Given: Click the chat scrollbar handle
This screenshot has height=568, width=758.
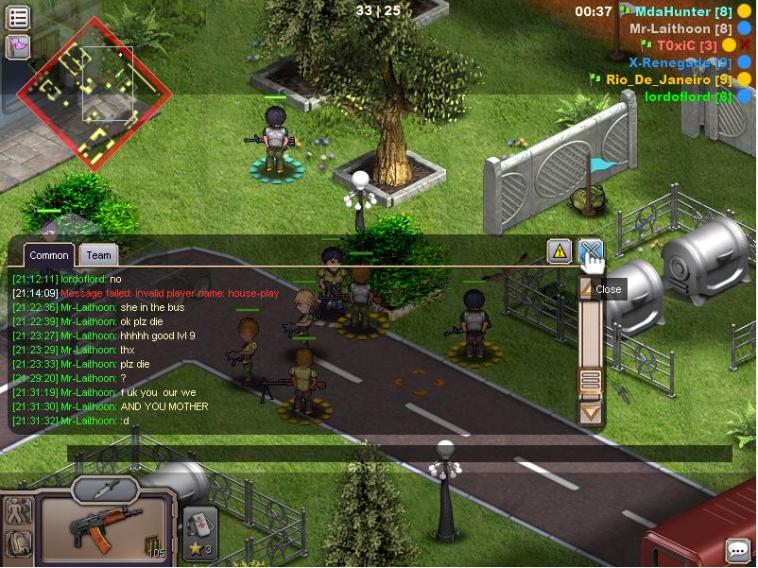Looking at the screenshot, I should point(590,380).
